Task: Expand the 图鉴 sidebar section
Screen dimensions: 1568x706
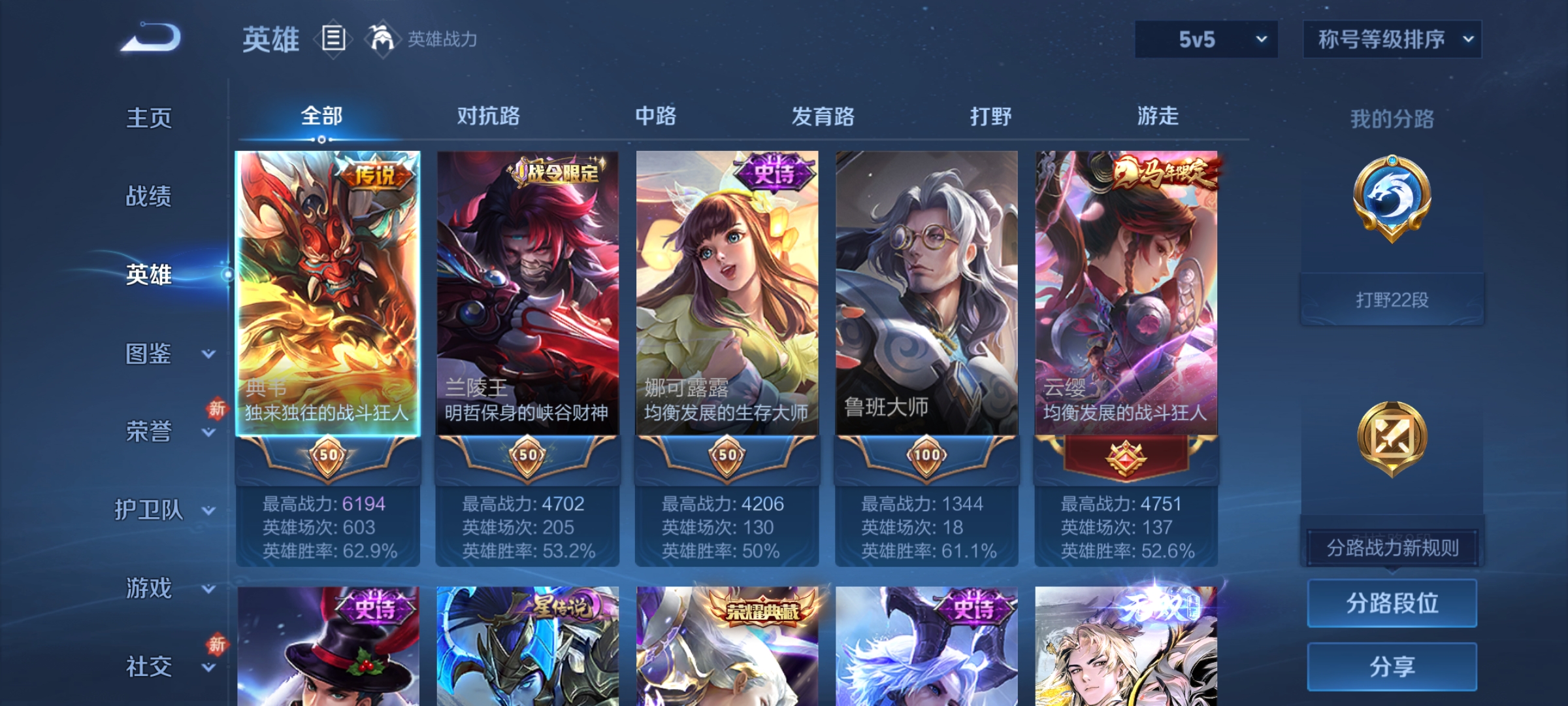Action: [149, 354]
